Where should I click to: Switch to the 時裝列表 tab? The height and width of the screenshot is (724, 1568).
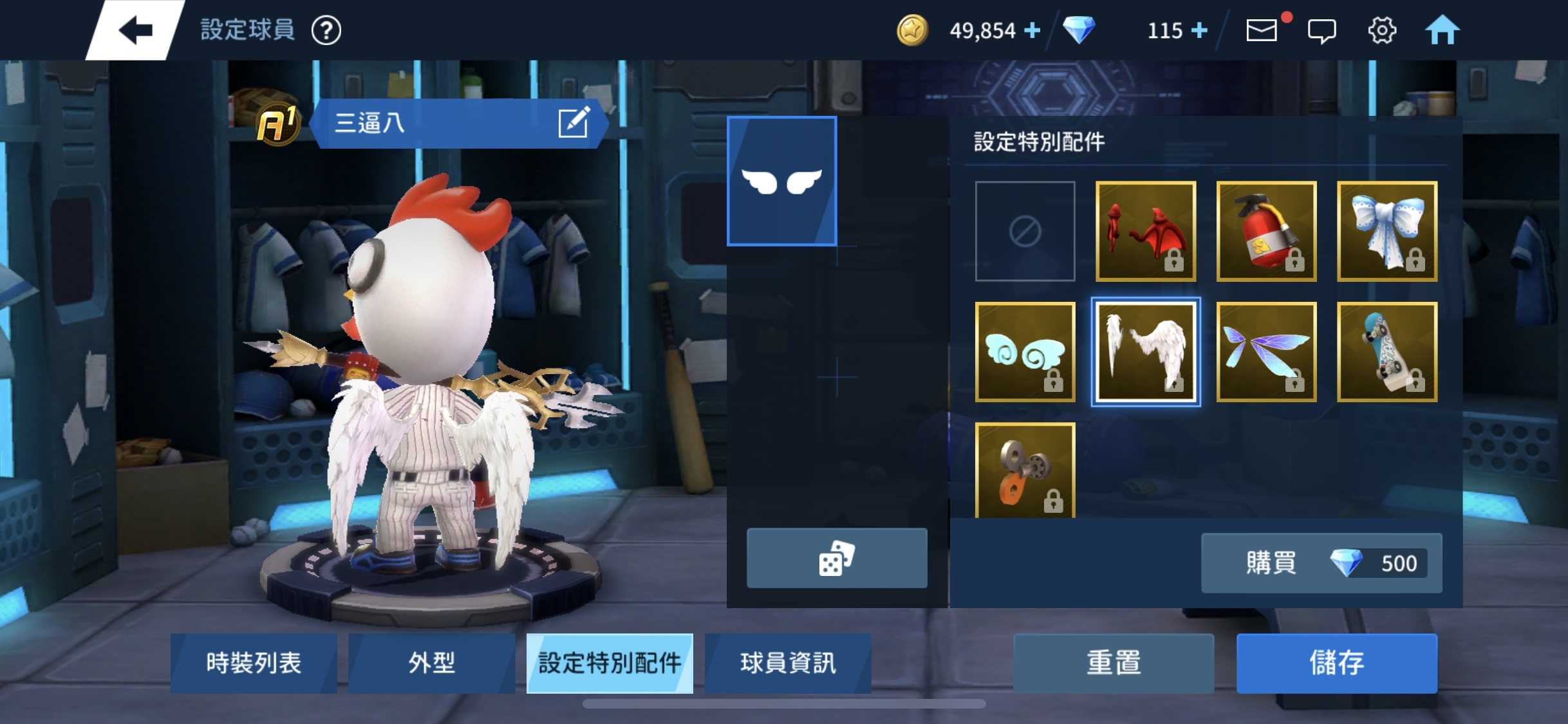click(254, 663)
